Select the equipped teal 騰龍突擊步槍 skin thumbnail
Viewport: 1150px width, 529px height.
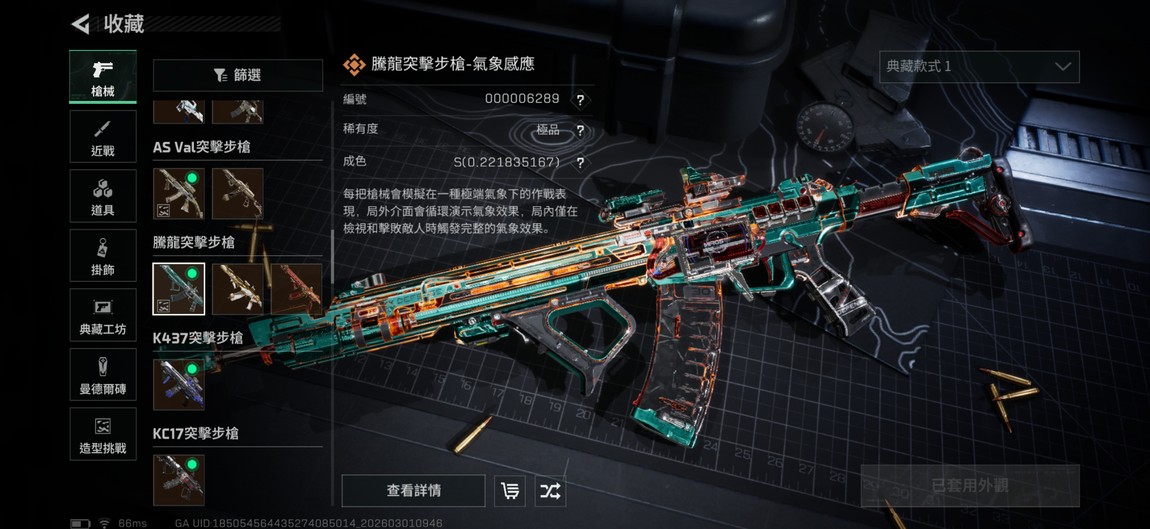click(179, 289)
